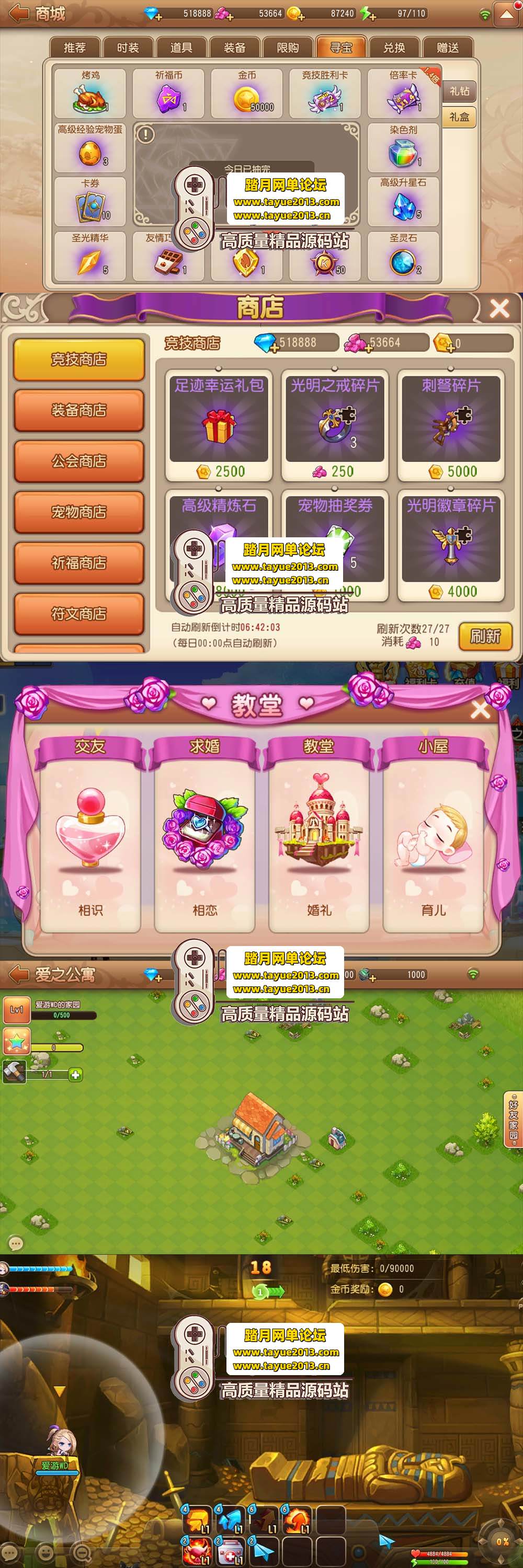Select the 染色剂 dye item
The height and width of the screenshot is (1568, 523).
[403, 147]
